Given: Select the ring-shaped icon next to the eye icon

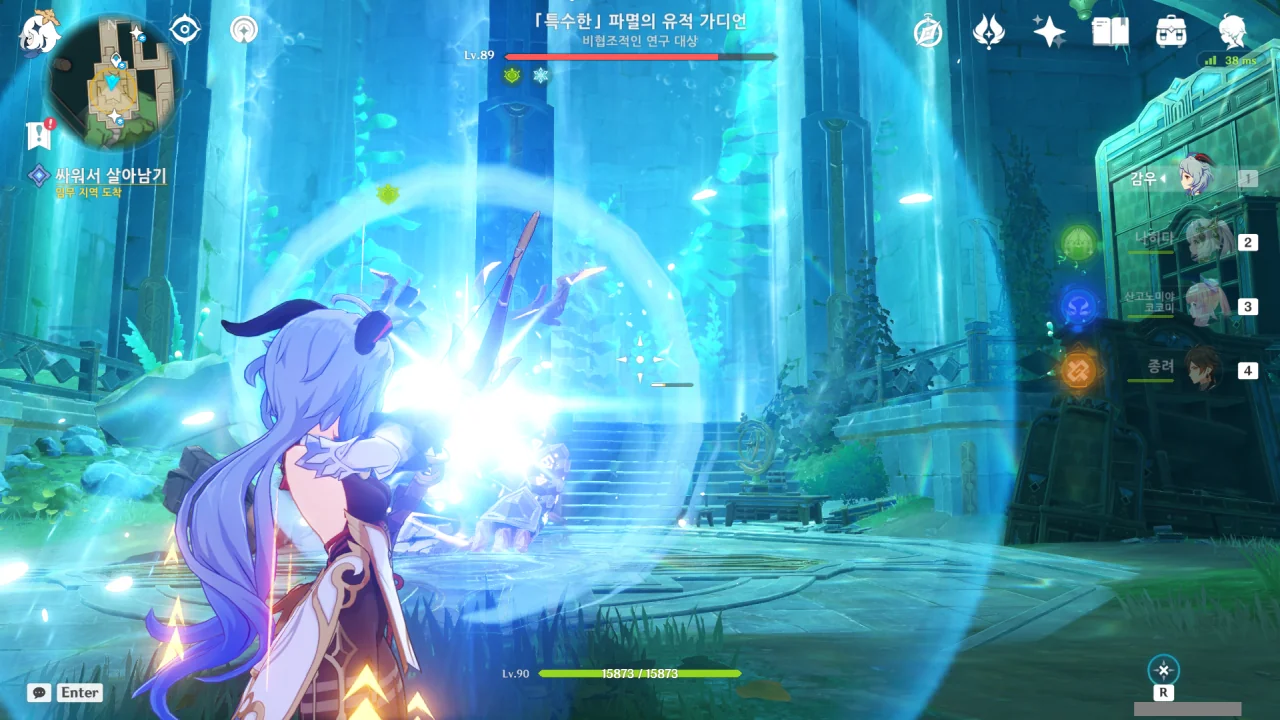Looking at the screenshot, I should (243, 30).
